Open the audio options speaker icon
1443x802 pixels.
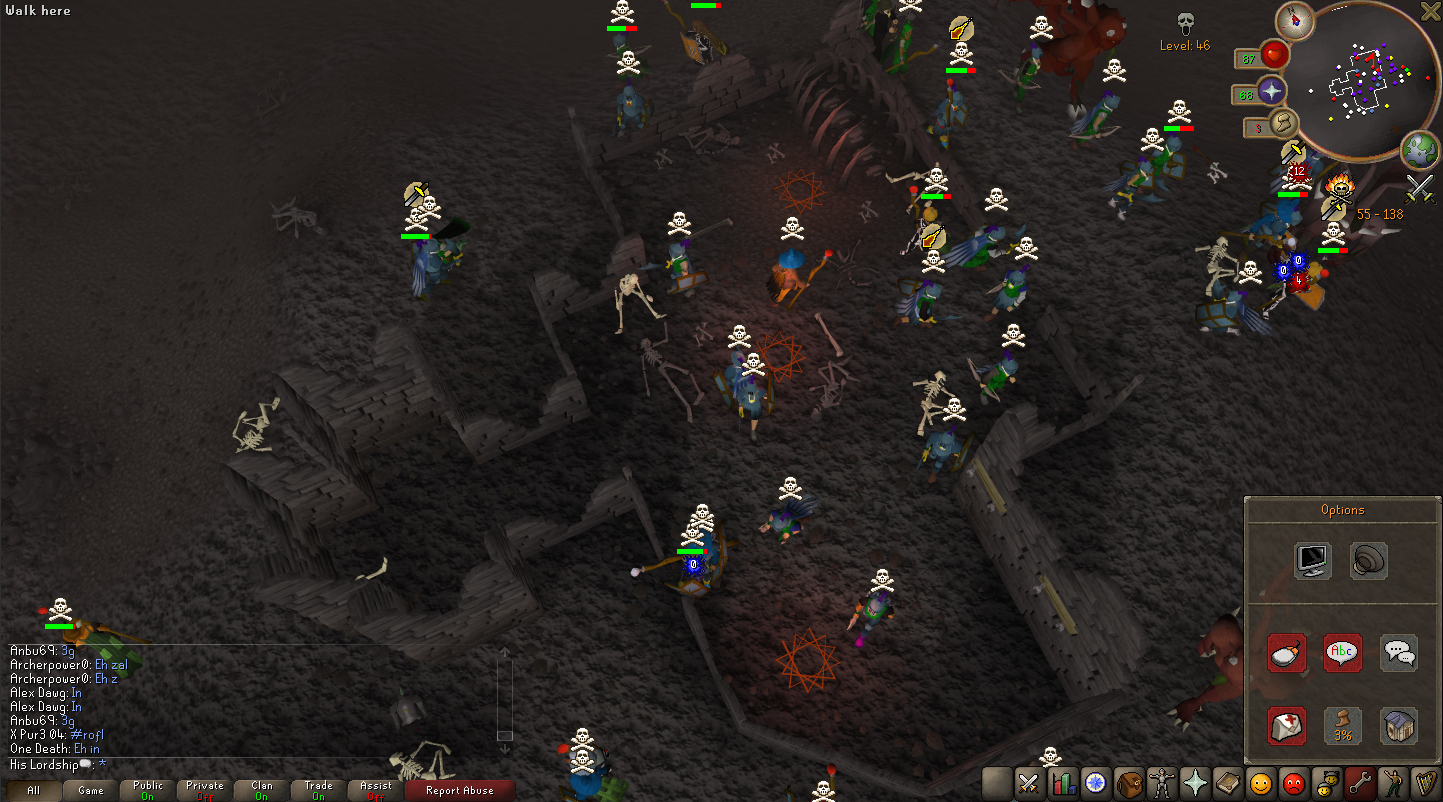[1367, 560]
